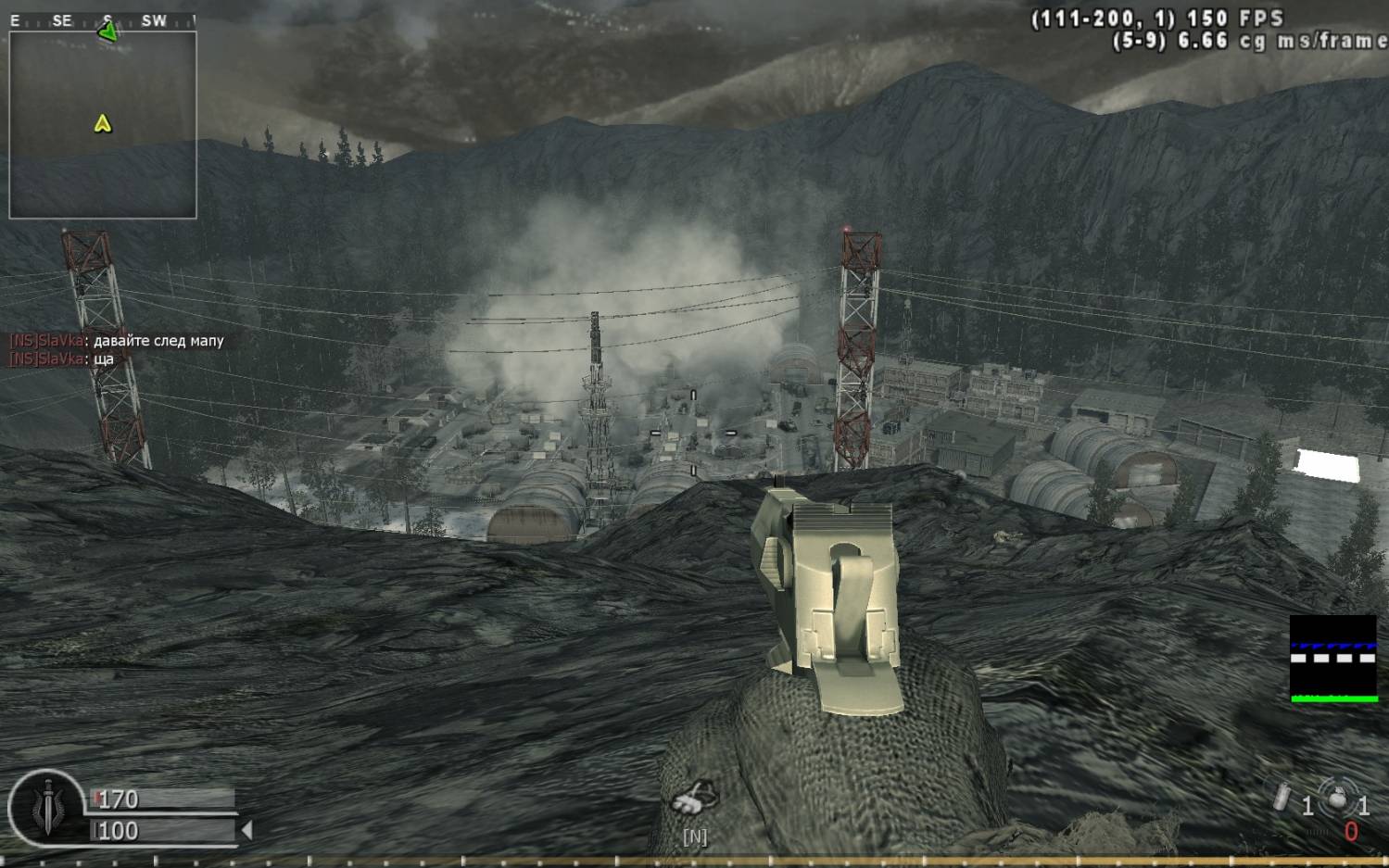Click the compass heading strip
This screenshot has height=868, width=1389.
[x=102, y=20]
